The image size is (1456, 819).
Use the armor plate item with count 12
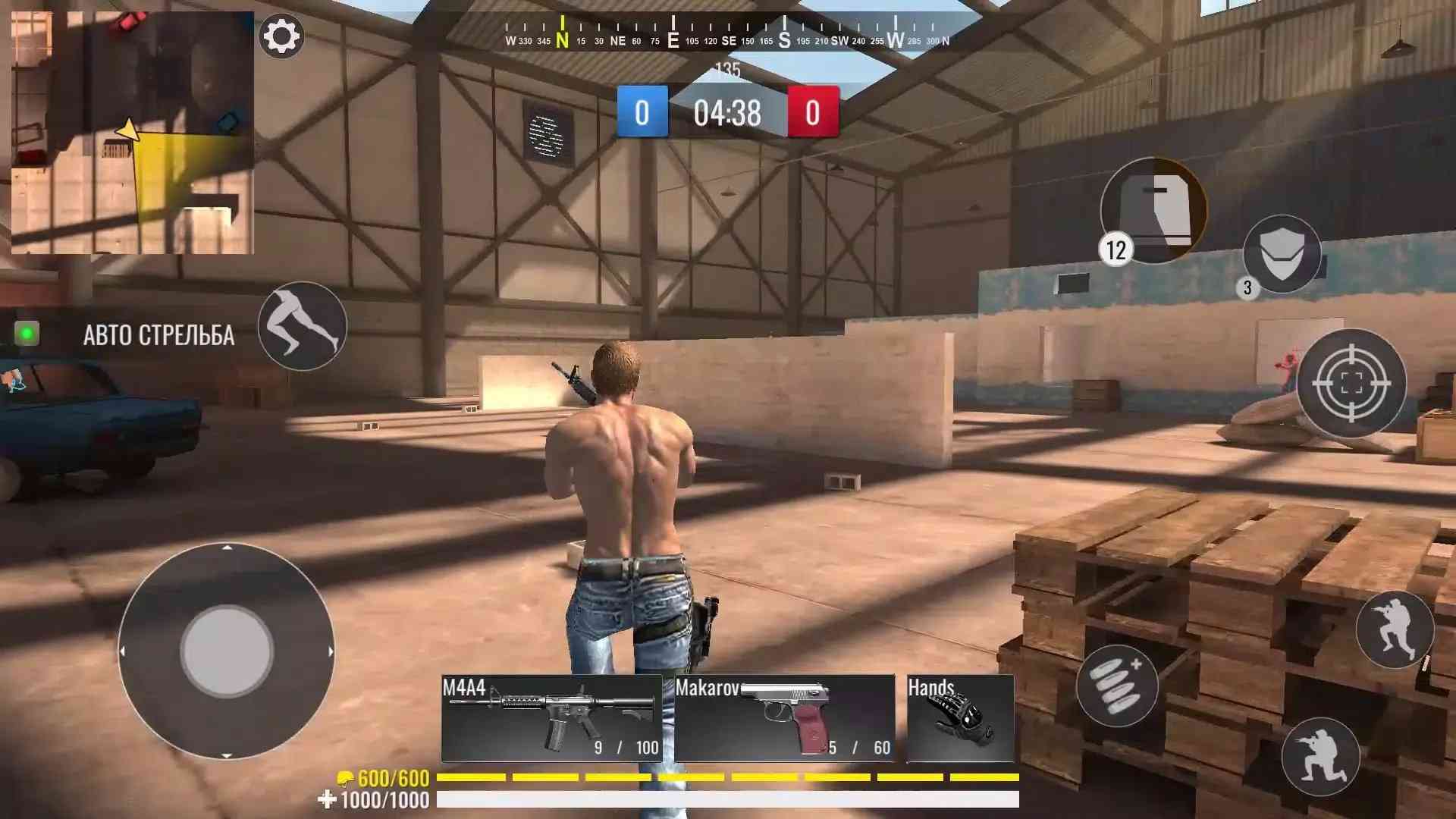(x=1153, y=210)
